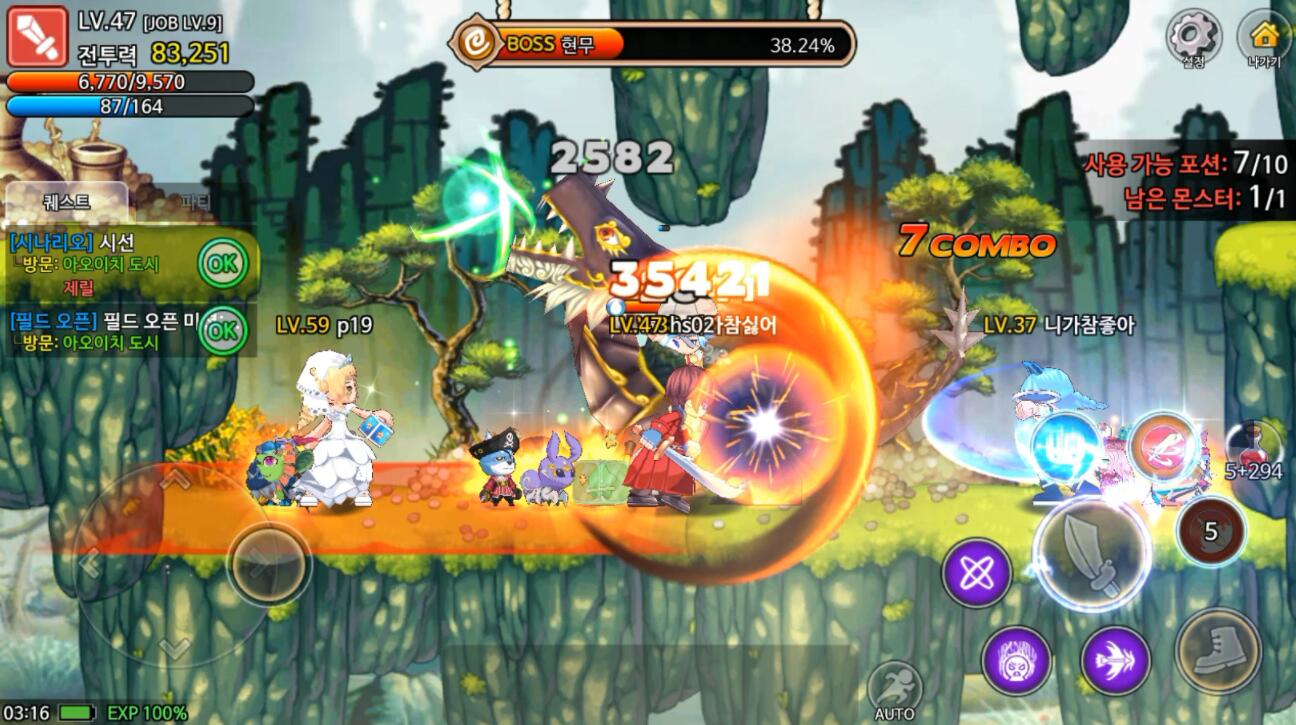The image size is (1296, 725).
Task: Click the skill on cooldown showing 5
Action: coord(1210,531)
